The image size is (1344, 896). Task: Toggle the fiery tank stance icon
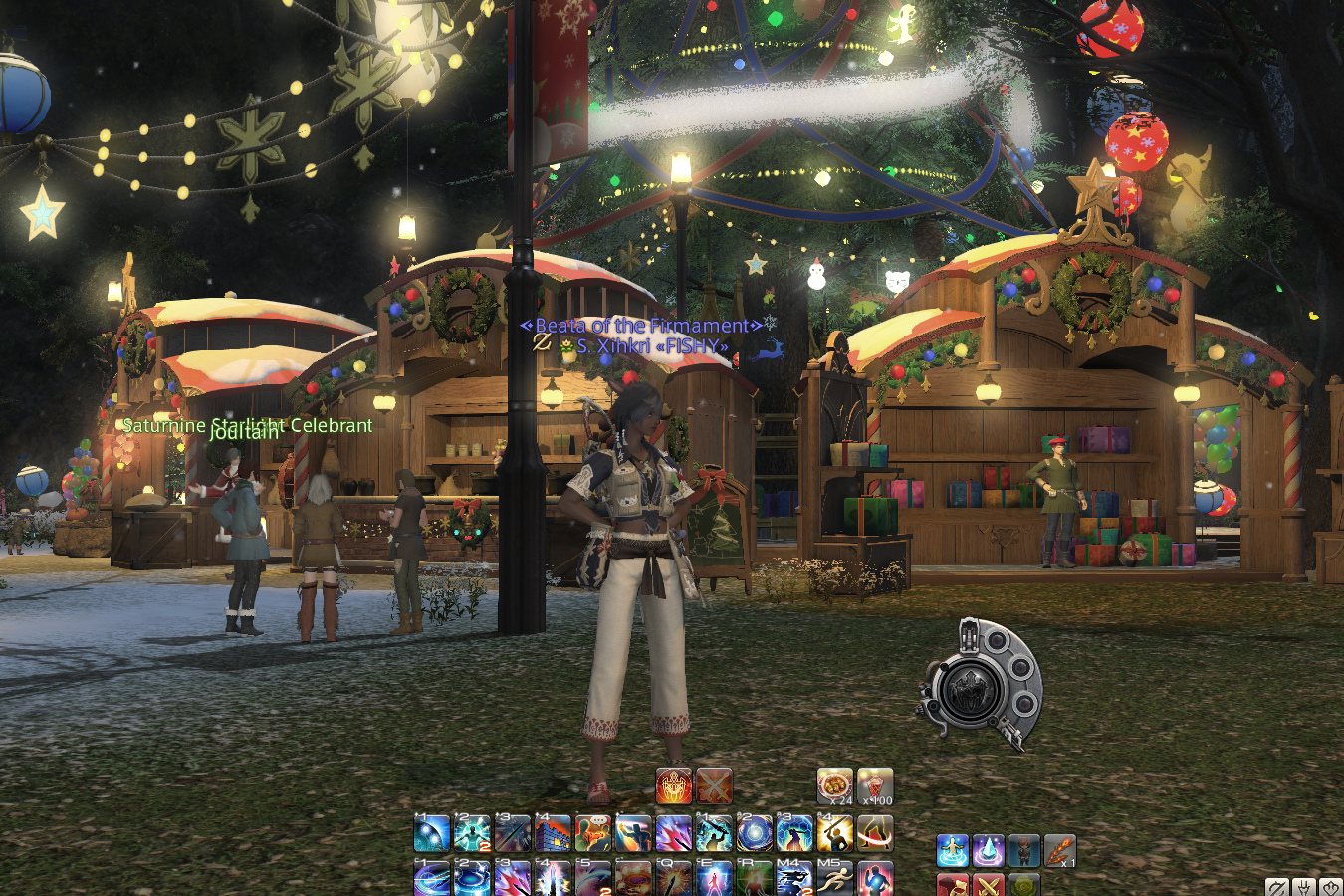[x=674, y=786]
